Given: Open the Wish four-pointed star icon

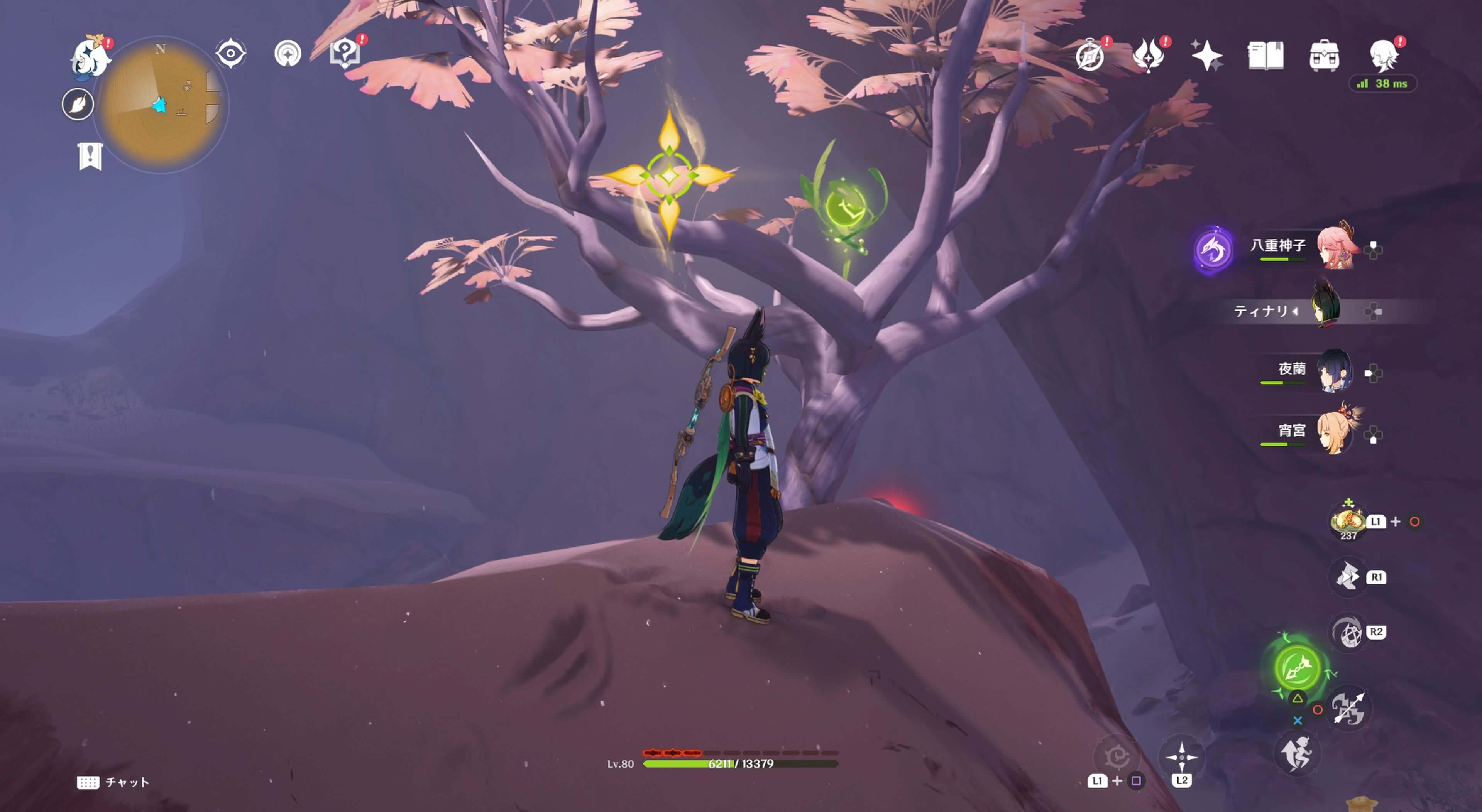Looking at the screenshot, I should click(x=1206, y=56).
